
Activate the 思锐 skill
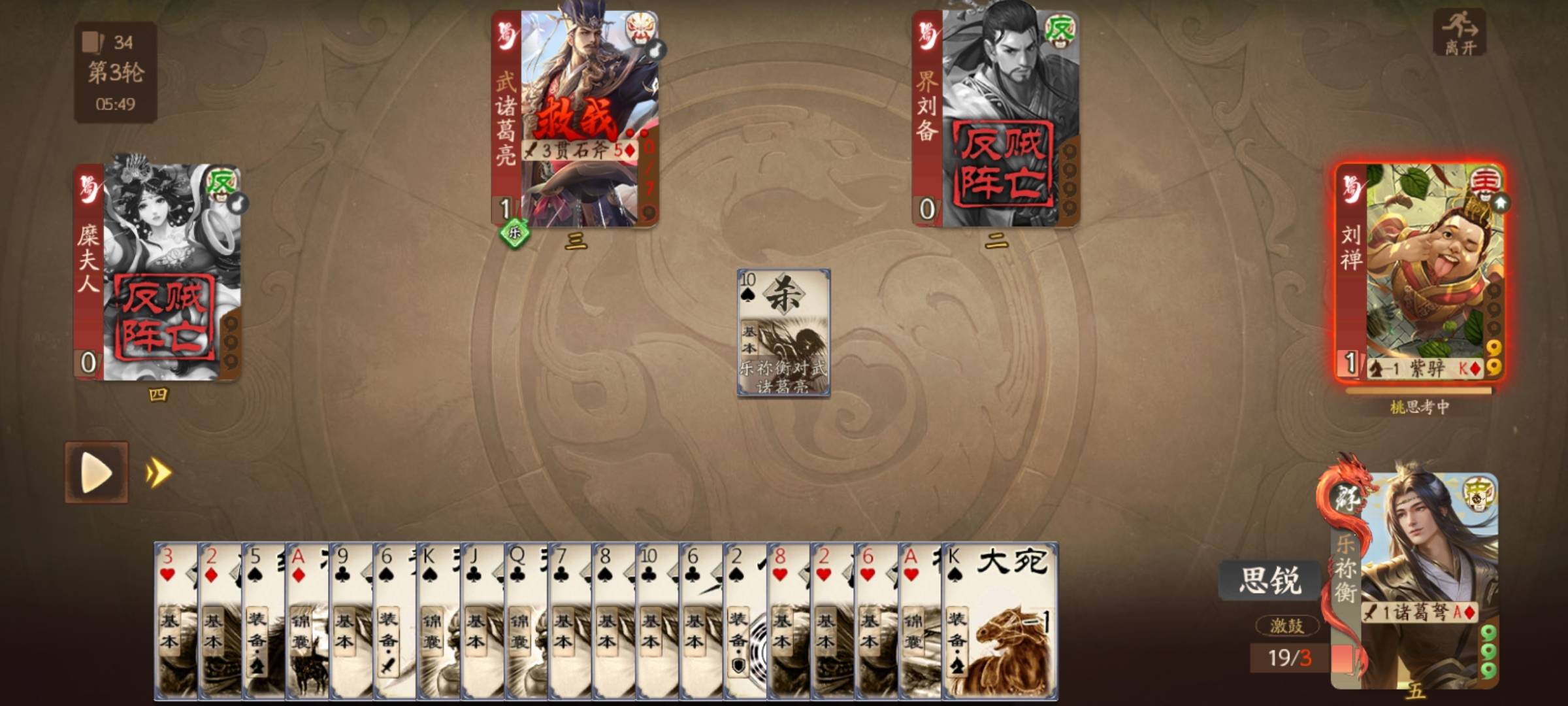coord(1269,580)
